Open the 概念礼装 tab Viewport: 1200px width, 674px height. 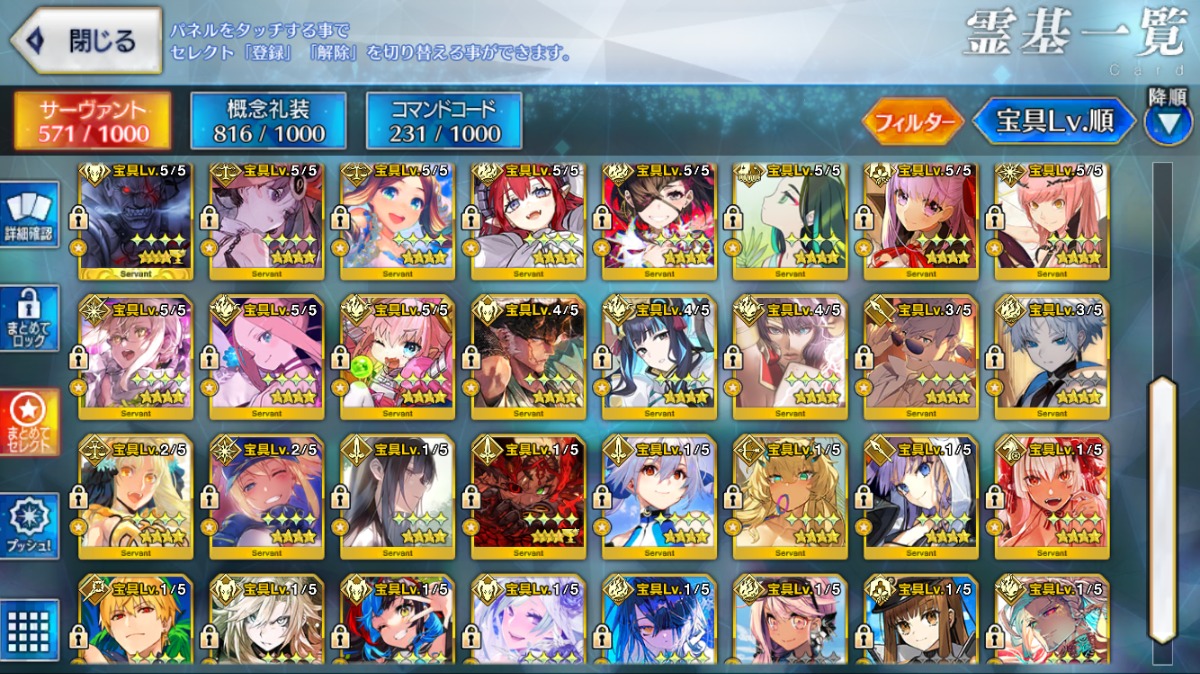click(269, 122)
